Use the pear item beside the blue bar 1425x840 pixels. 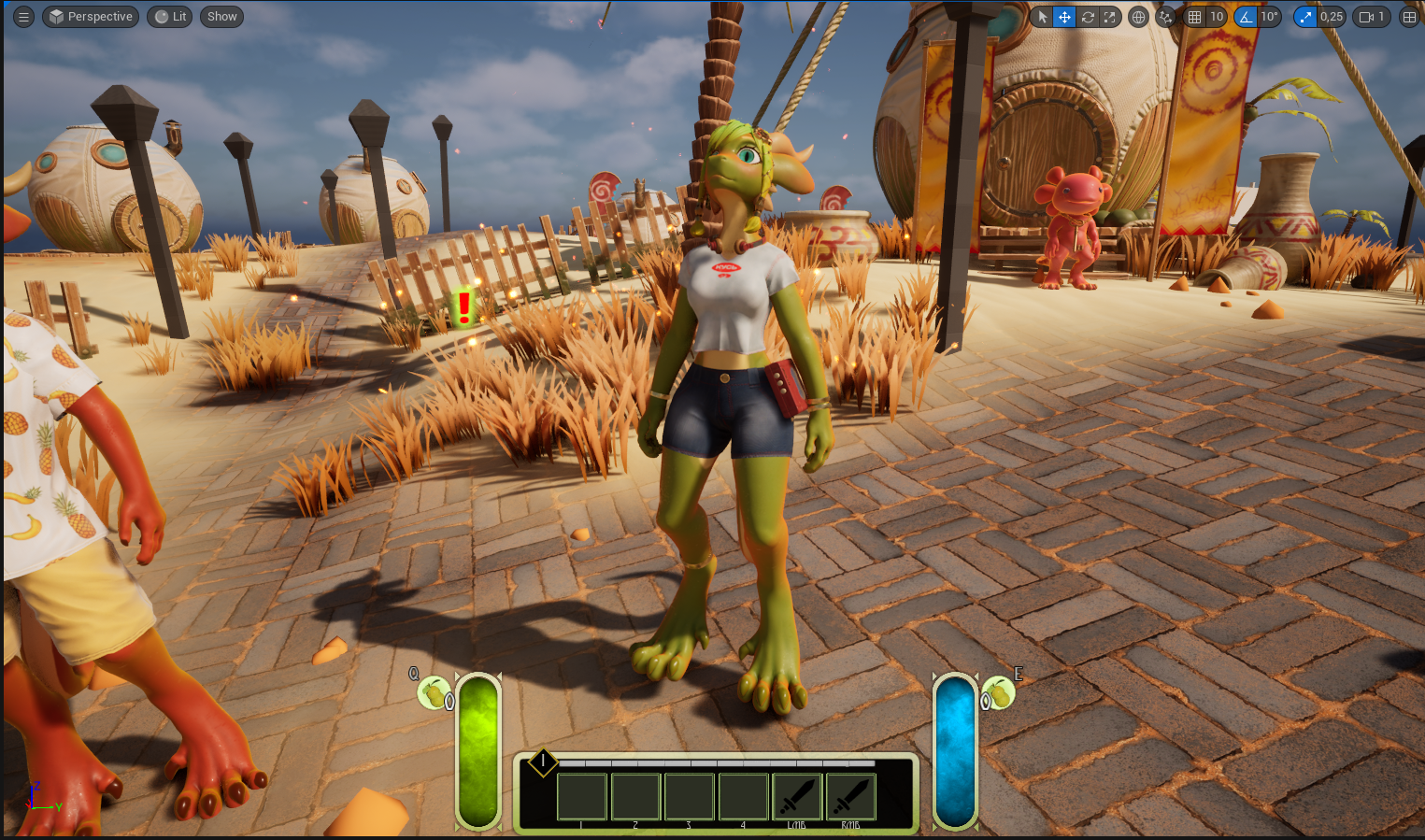tap(999, 693)
